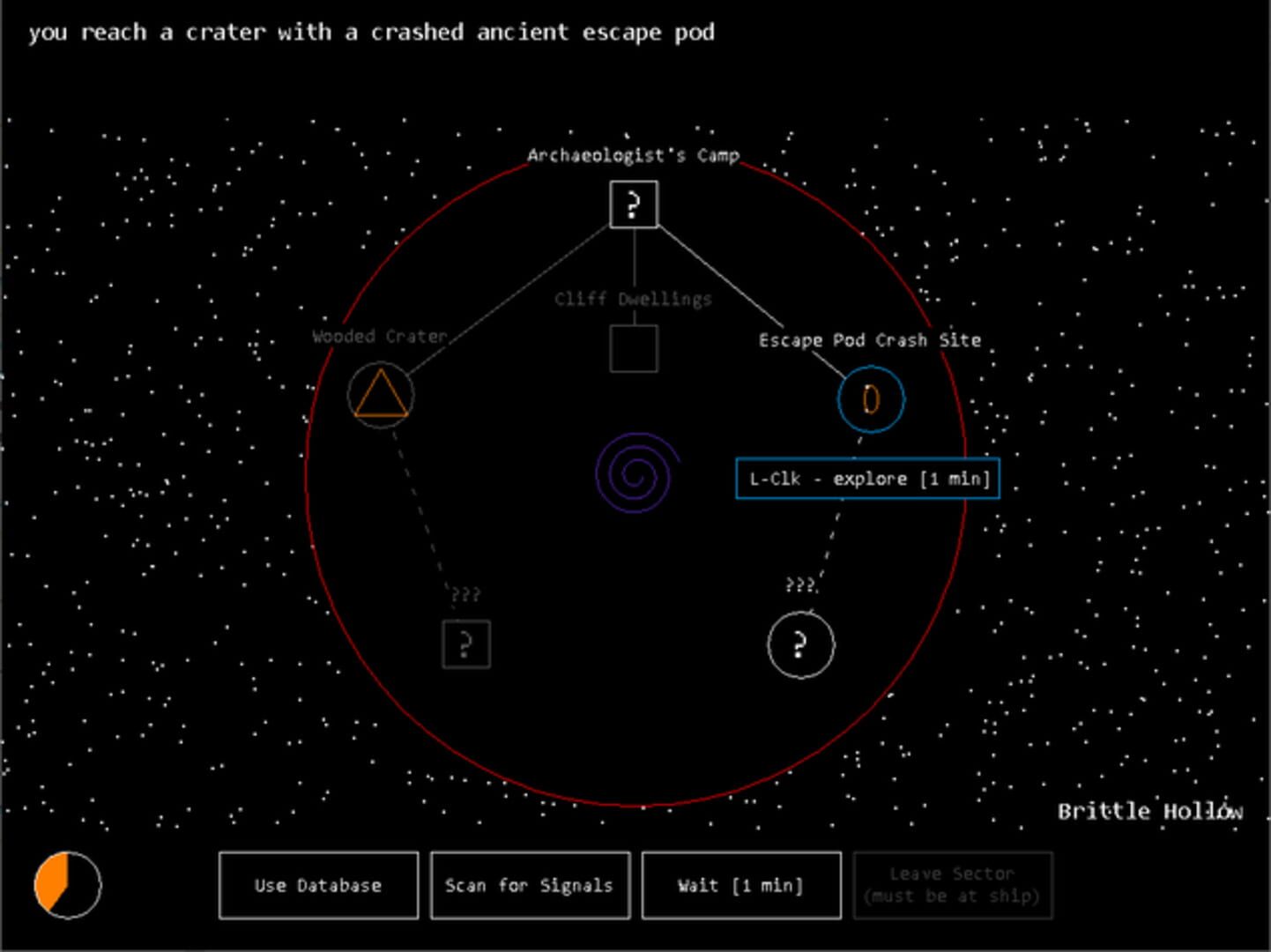Click Scan for Signals
This screenshot has height=952, width=1271.
point(529,885)
